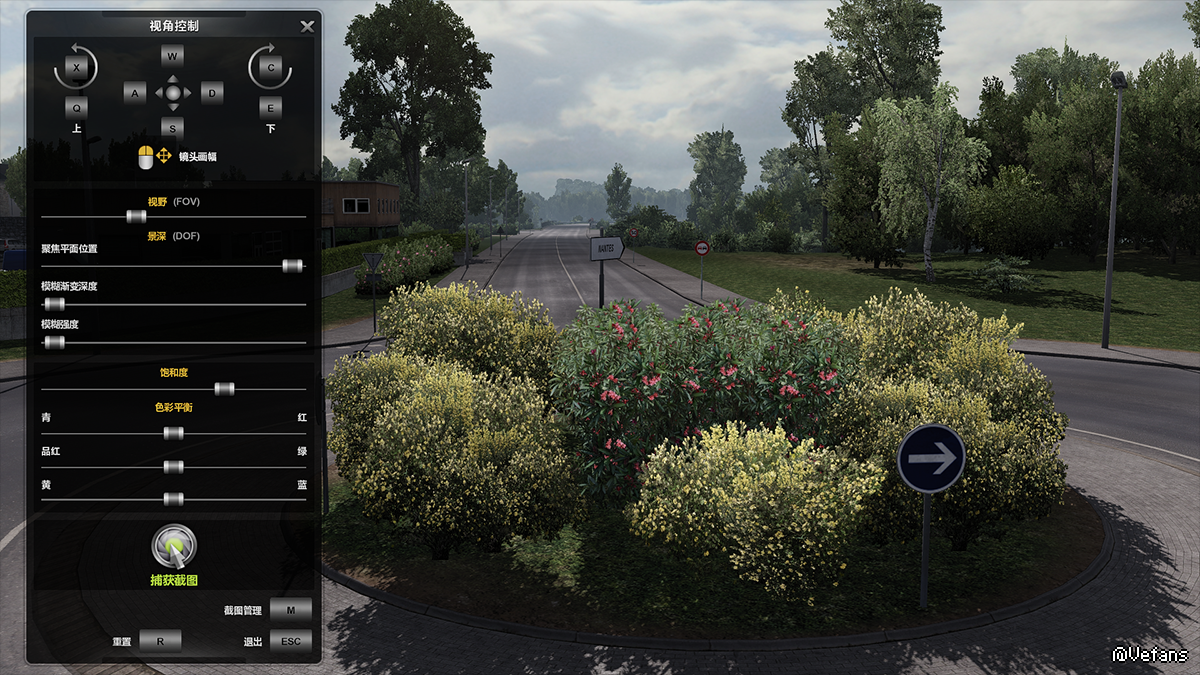Move camera backward with the S button

(172, 128)
